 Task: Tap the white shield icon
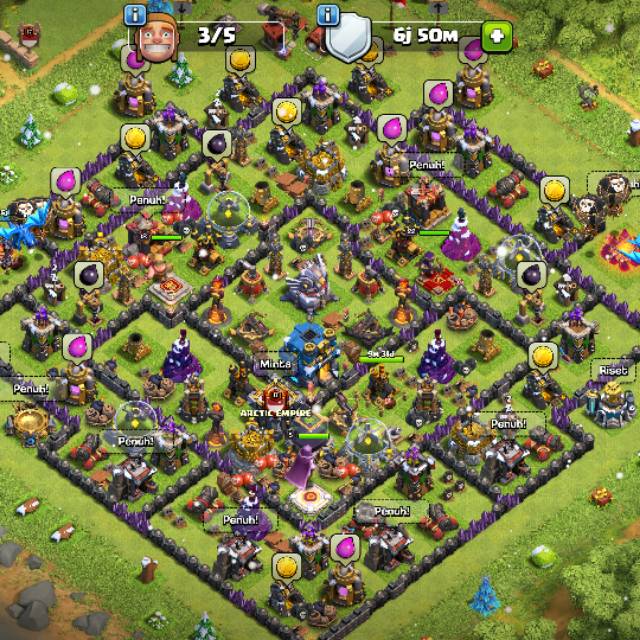(347, 40)
